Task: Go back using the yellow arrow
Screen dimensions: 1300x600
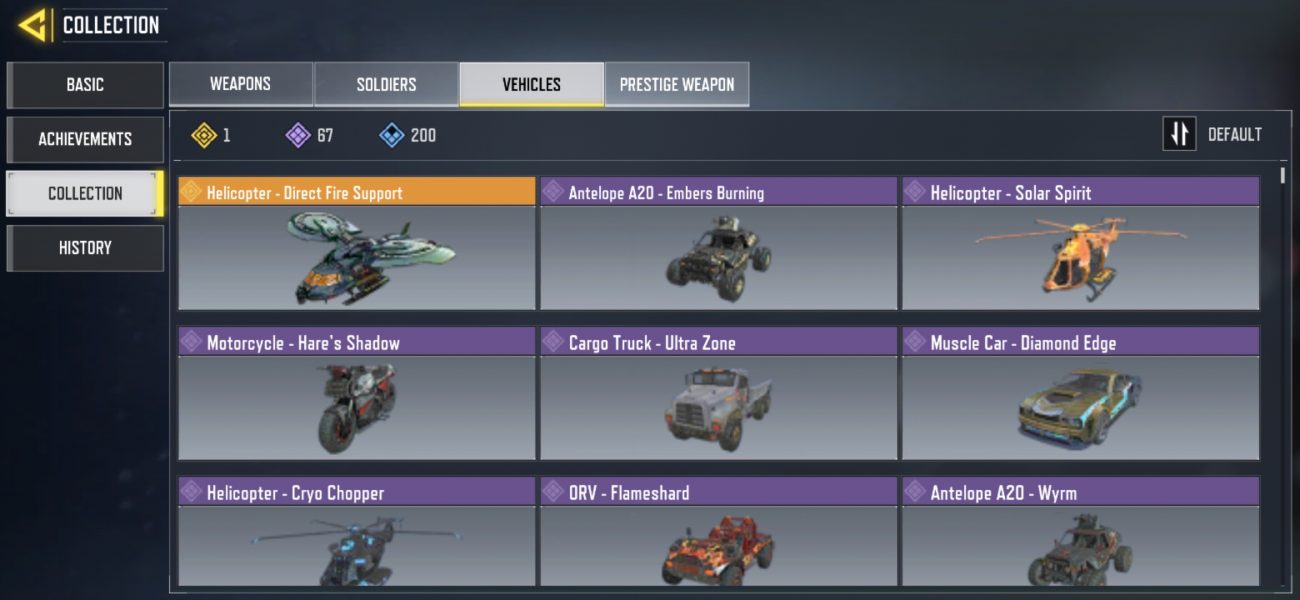Action: tap(33, 25)
